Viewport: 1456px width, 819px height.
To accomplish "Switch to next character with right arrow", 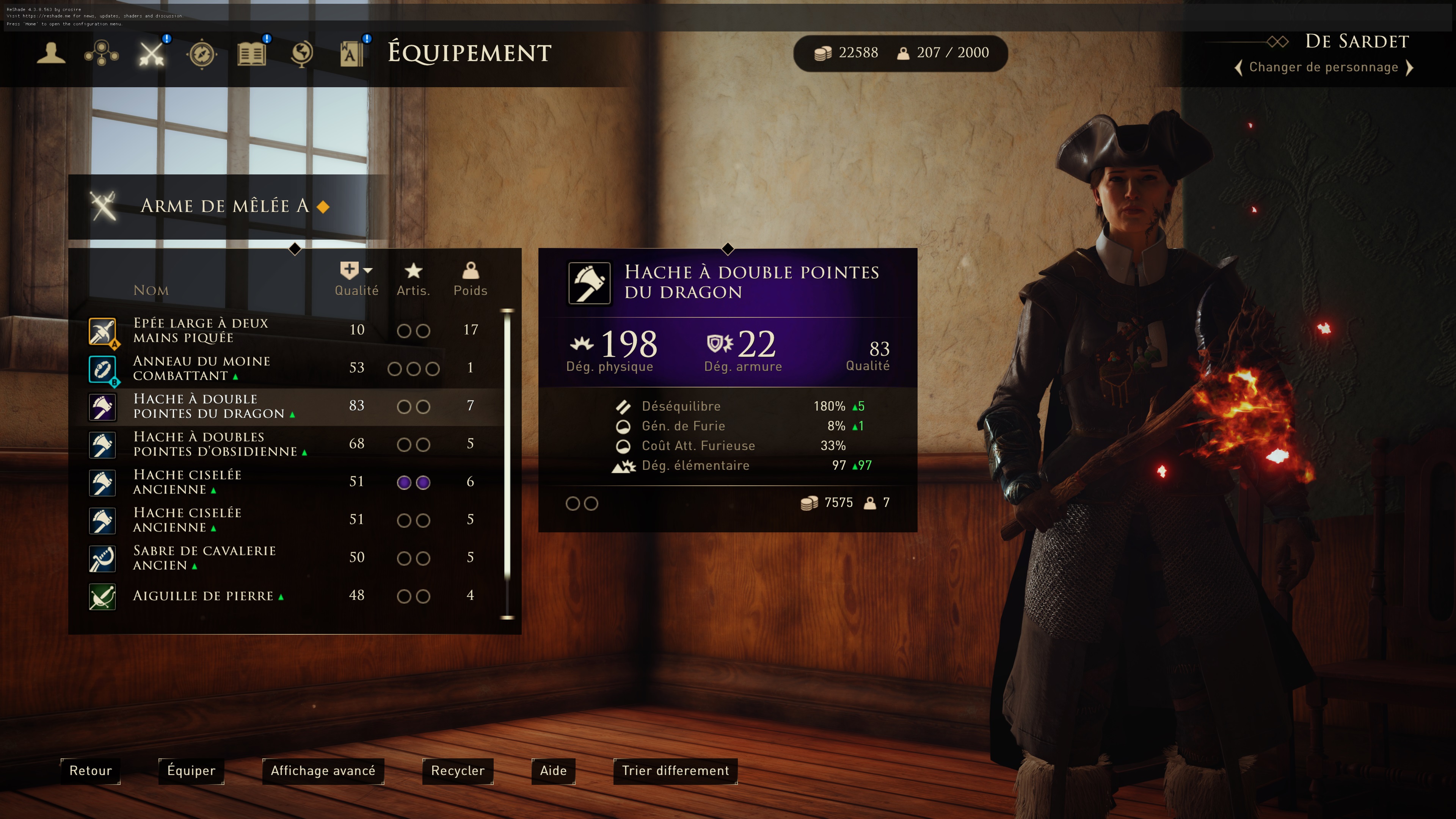I will pos(1410,68).
